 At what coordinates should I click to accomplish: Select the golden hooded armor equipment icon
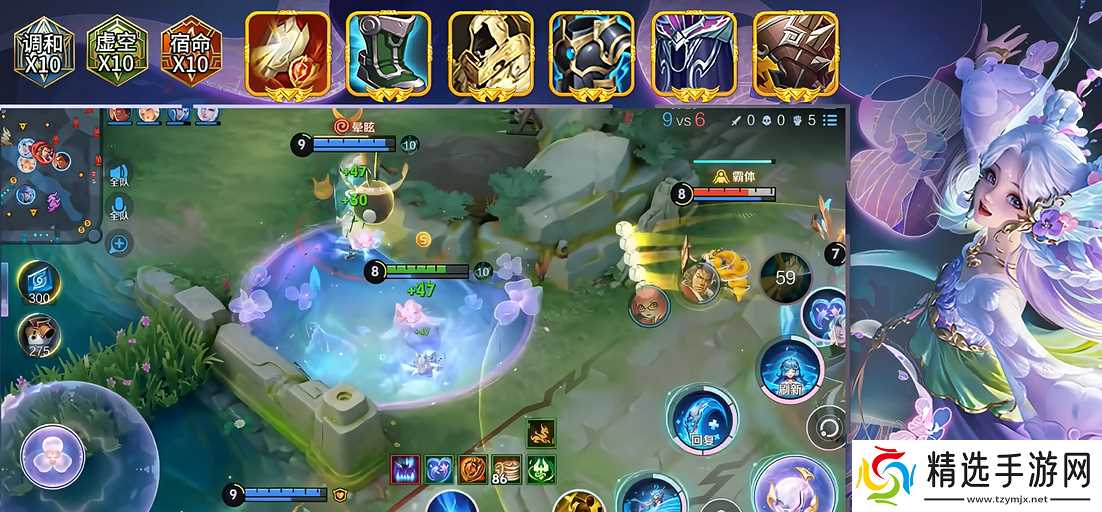coord(490,54)
